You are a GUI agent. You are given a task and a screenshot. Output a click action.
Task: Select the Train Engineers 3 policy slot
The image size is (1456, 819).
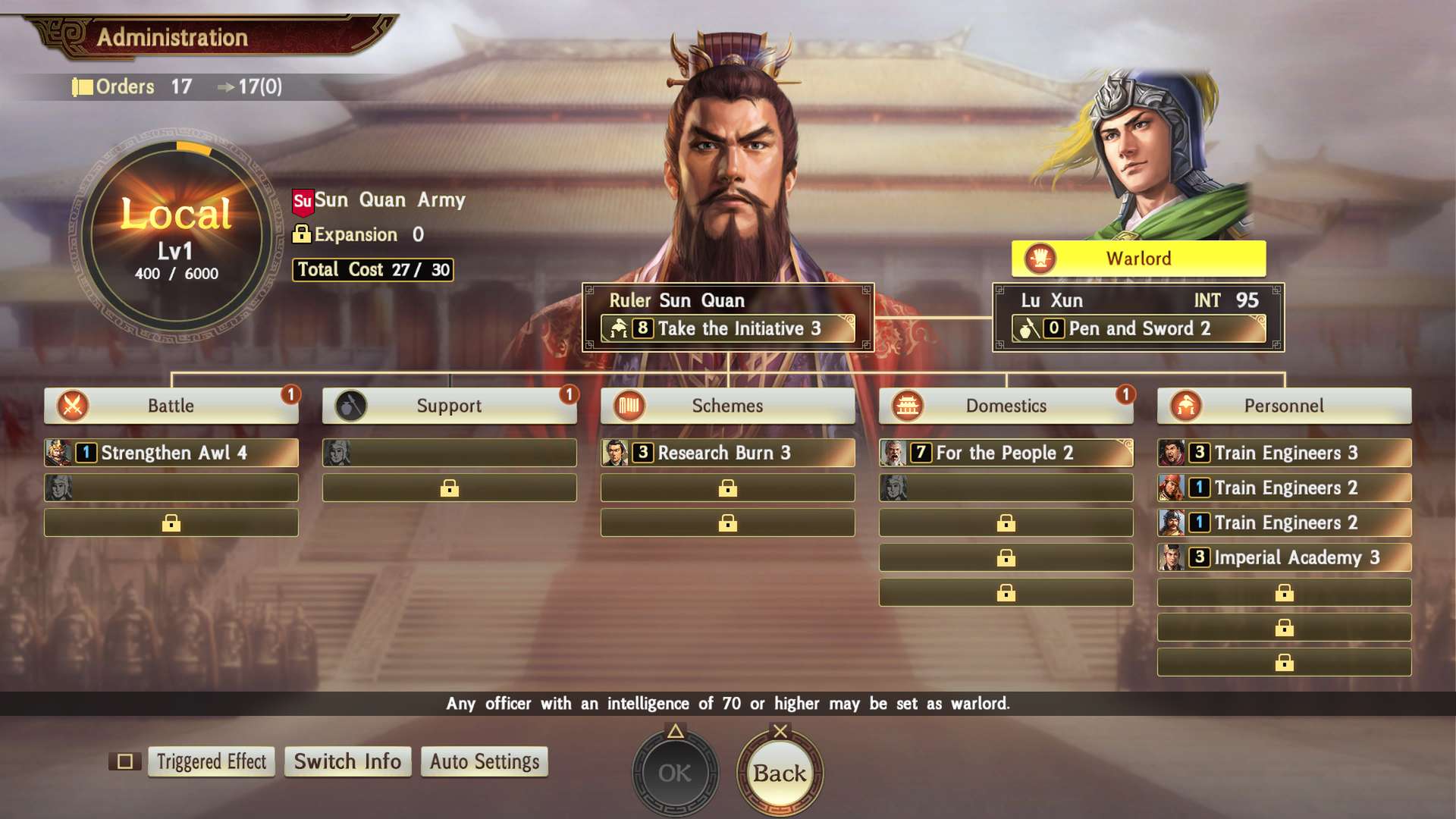coord(1284,453)
